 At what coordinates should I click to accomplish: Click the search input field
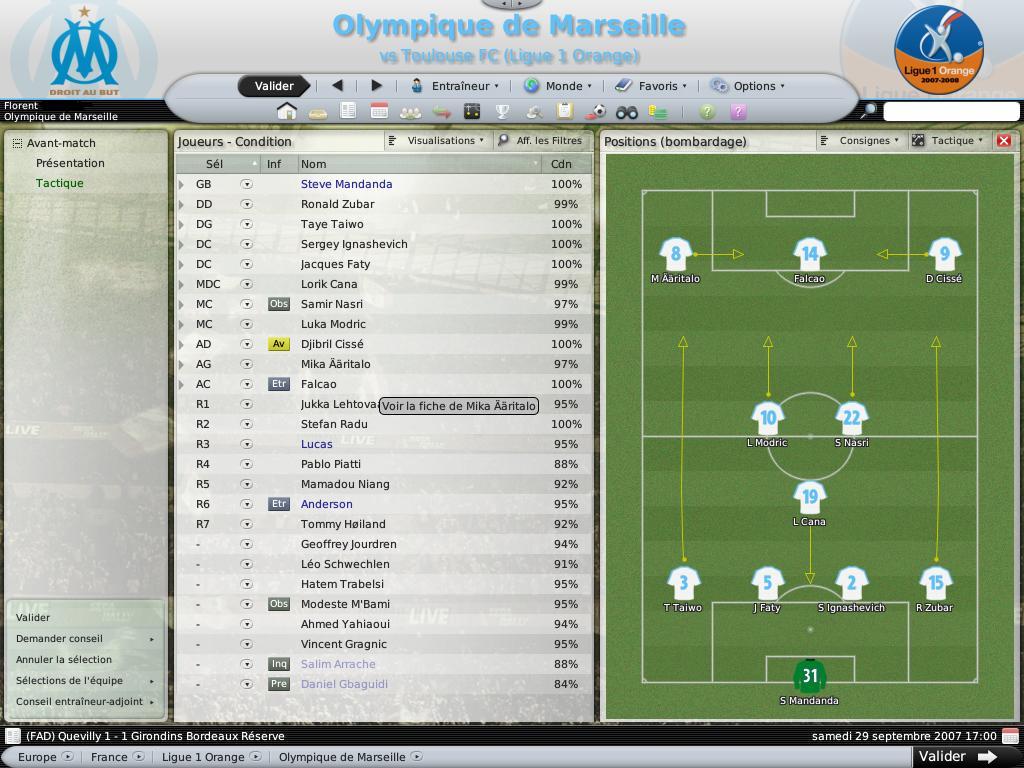pyautogui.click(x=950, y=111)
